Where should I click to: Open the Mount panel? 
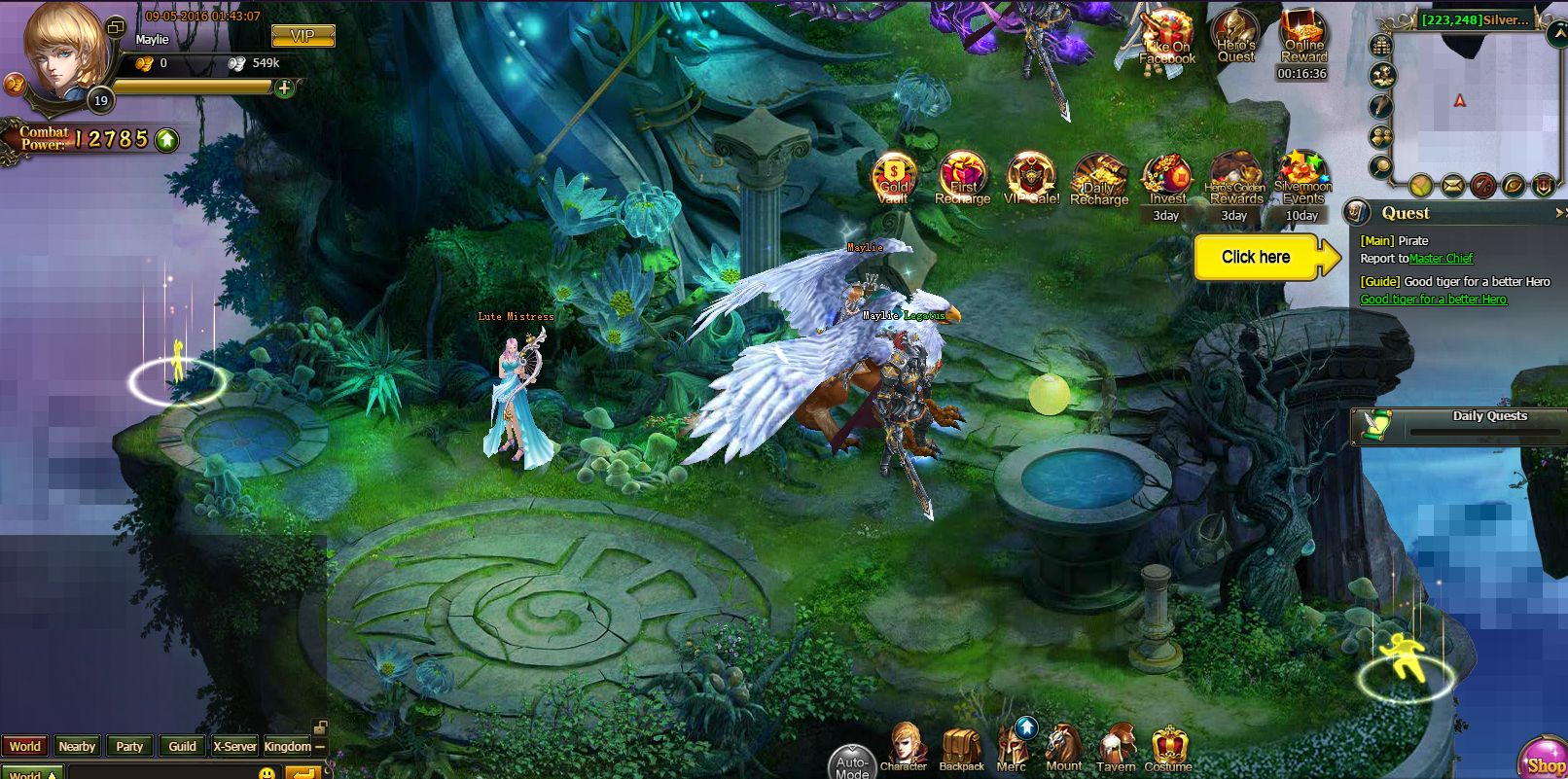[1062, 747]
